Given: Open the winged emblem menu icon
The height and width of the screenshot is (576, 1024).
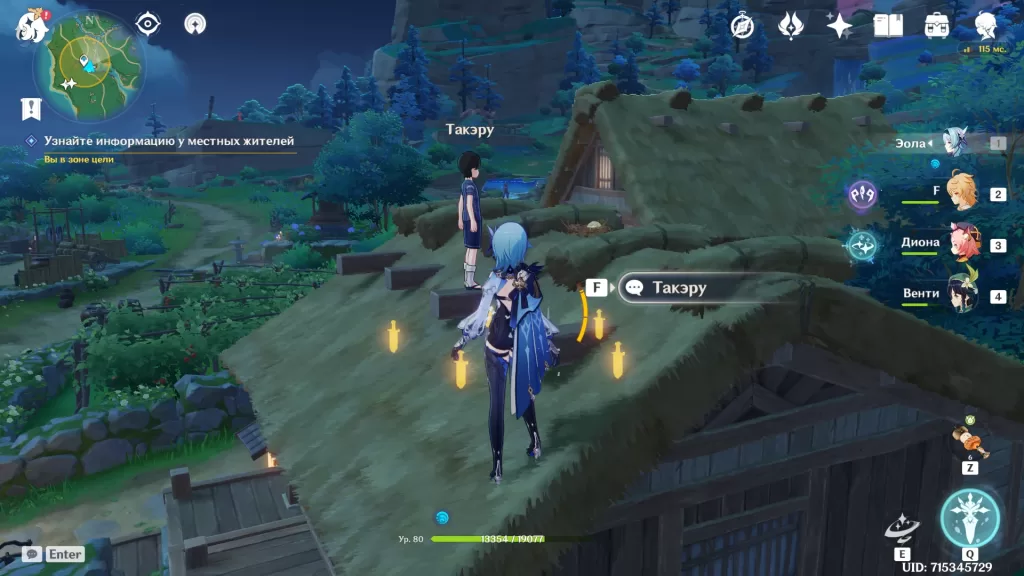Looking at the screenshot, I should [792, 25].
